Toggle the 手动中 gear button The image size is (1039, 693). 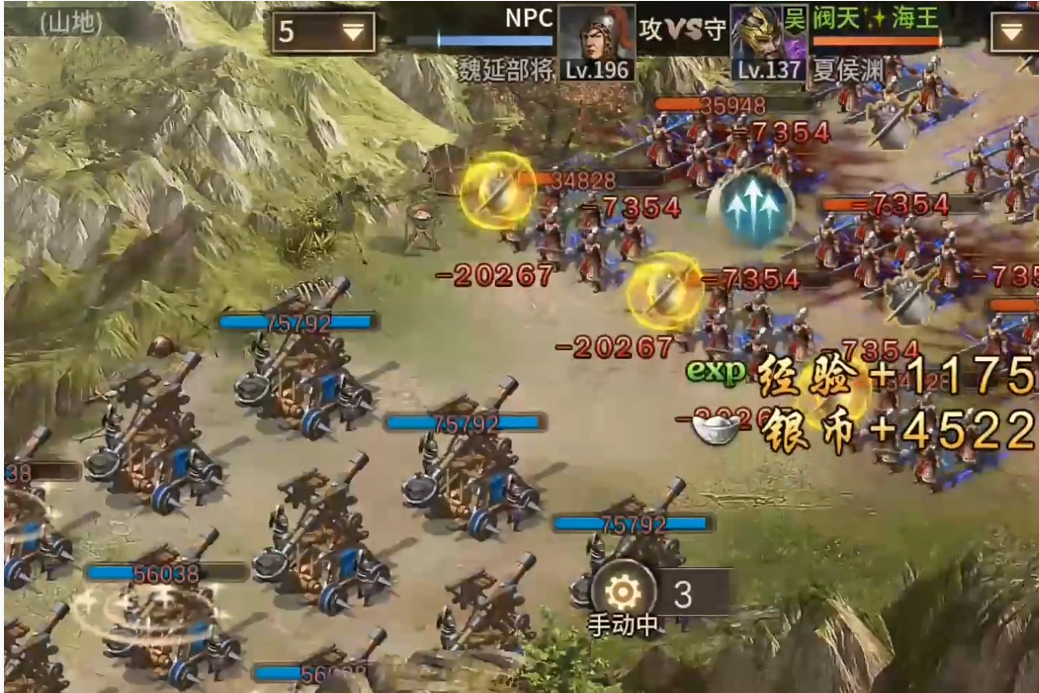coord(624,593)
